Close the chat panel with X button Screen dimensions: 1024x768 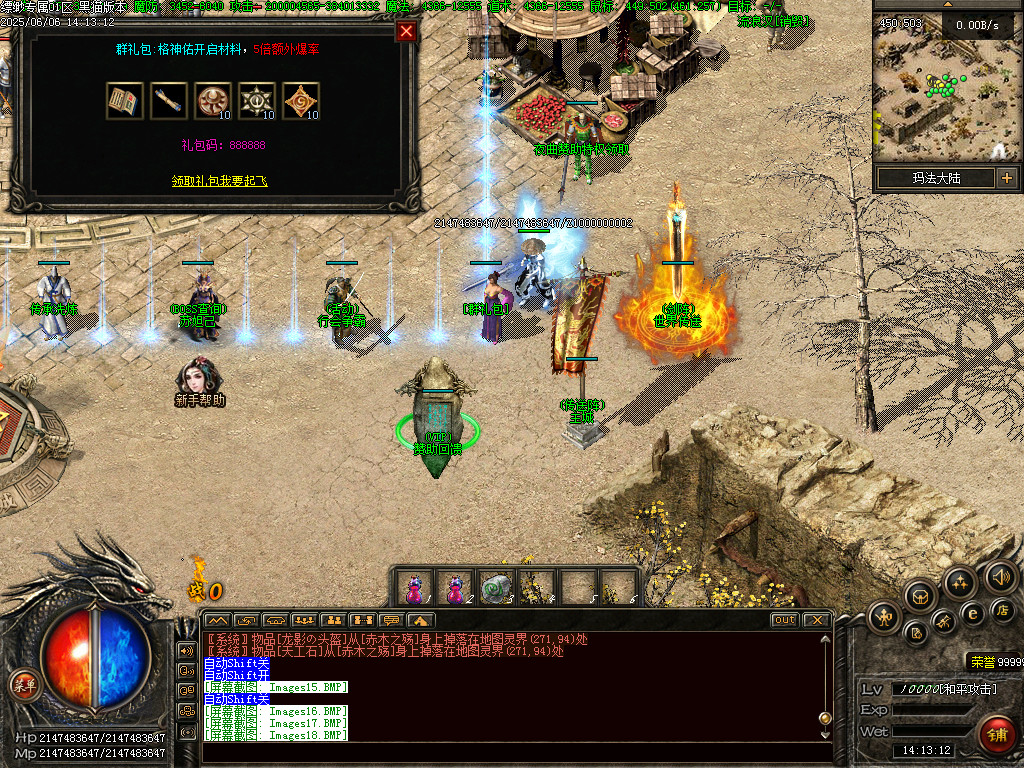(x=816, y=620)
